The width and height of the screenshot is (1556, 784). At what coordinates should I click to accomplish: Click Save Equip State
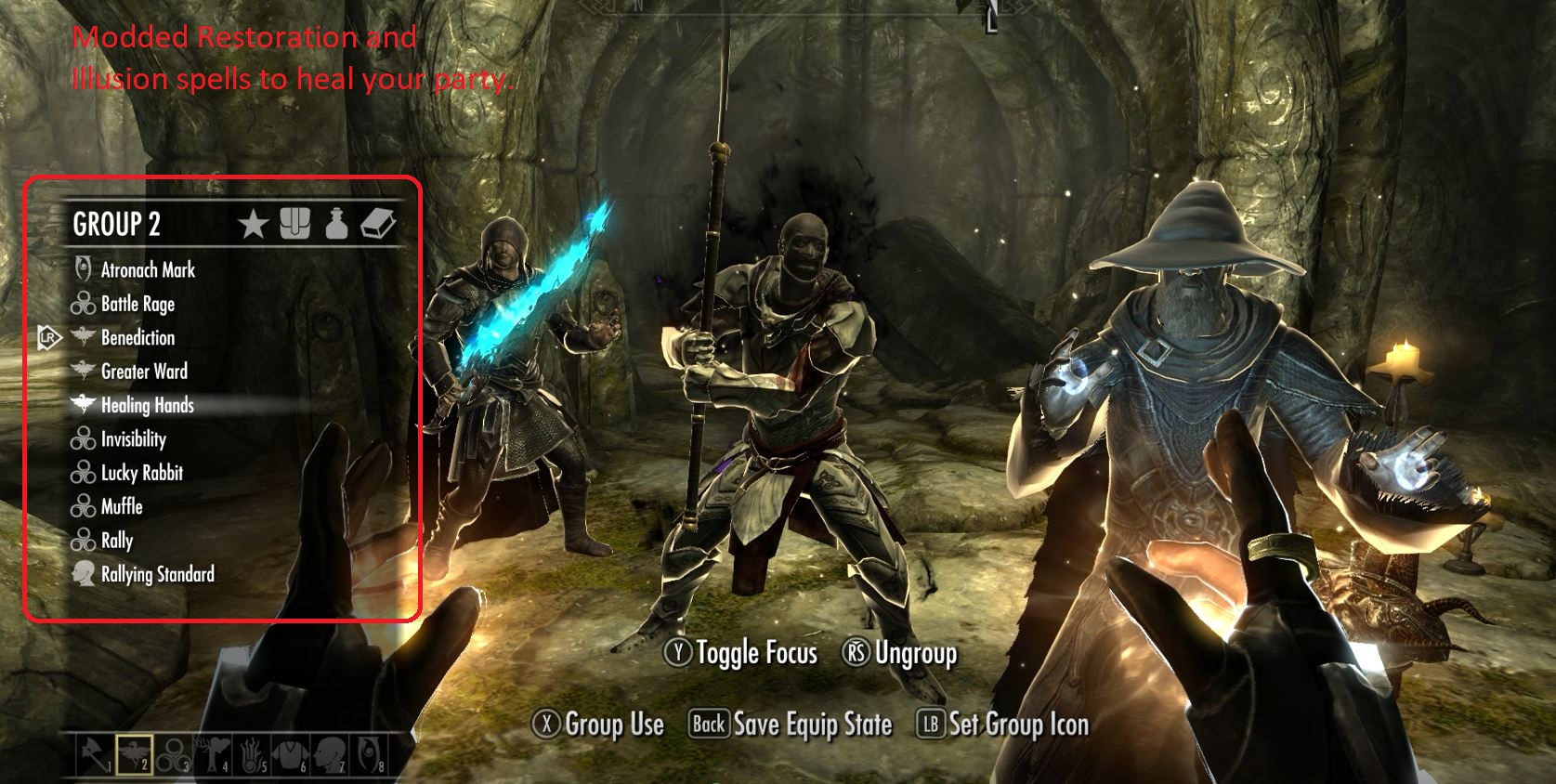click(791, 724)
